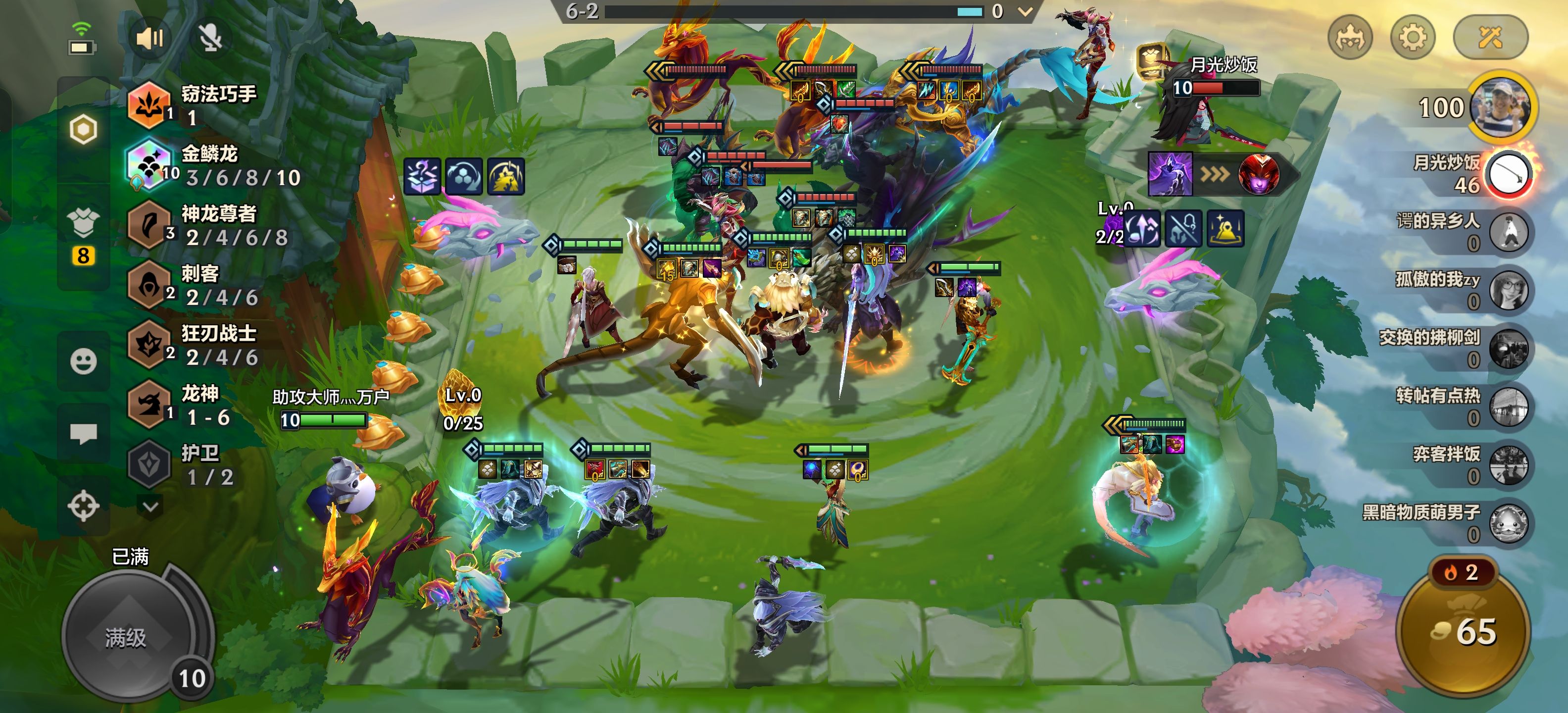The image size is (1568, 713).
Task: Open the emoji emote button
Action: (83, 361)
